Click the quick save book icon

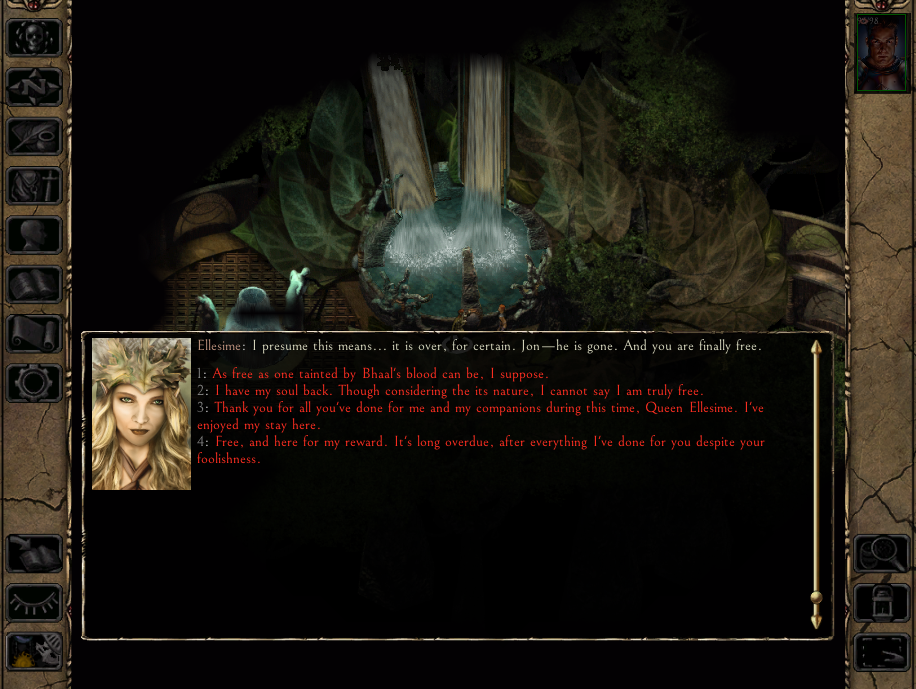click(x=34, y=553)
